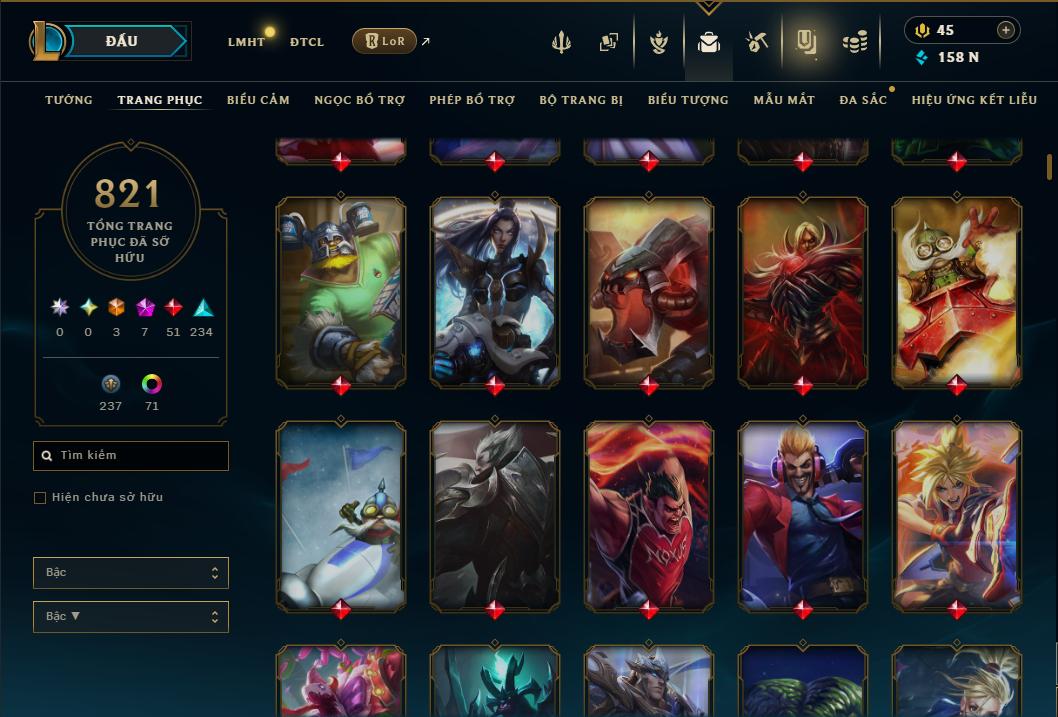1058x717 pixels.
Task: Open the ĐA SẮC chromas tab
Action: click(x=863, y=100)
